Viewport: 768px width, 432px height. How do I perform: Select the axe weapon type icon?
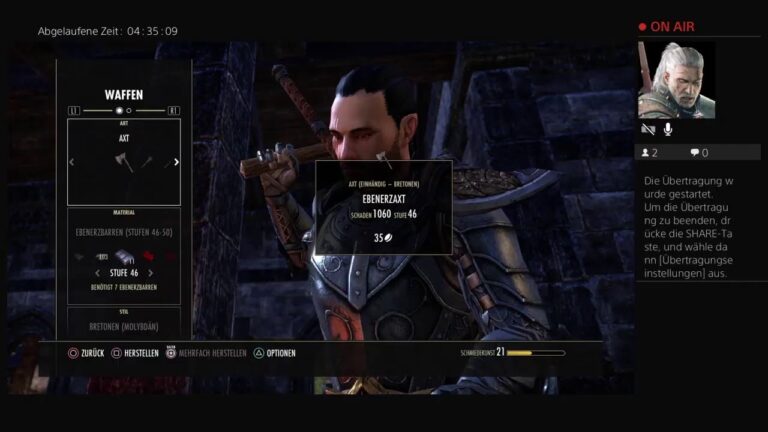(124, 162)
